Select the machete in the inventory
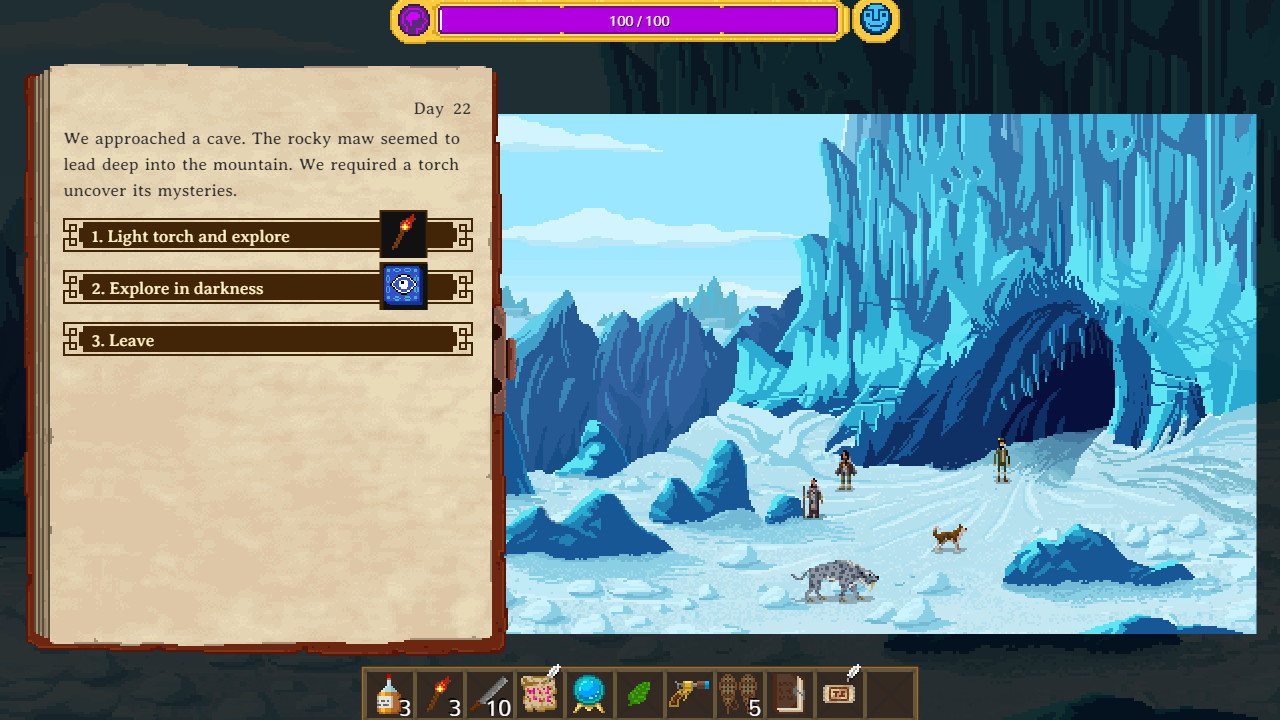This screenshot has width=1280, height=720. click(489, 692)
